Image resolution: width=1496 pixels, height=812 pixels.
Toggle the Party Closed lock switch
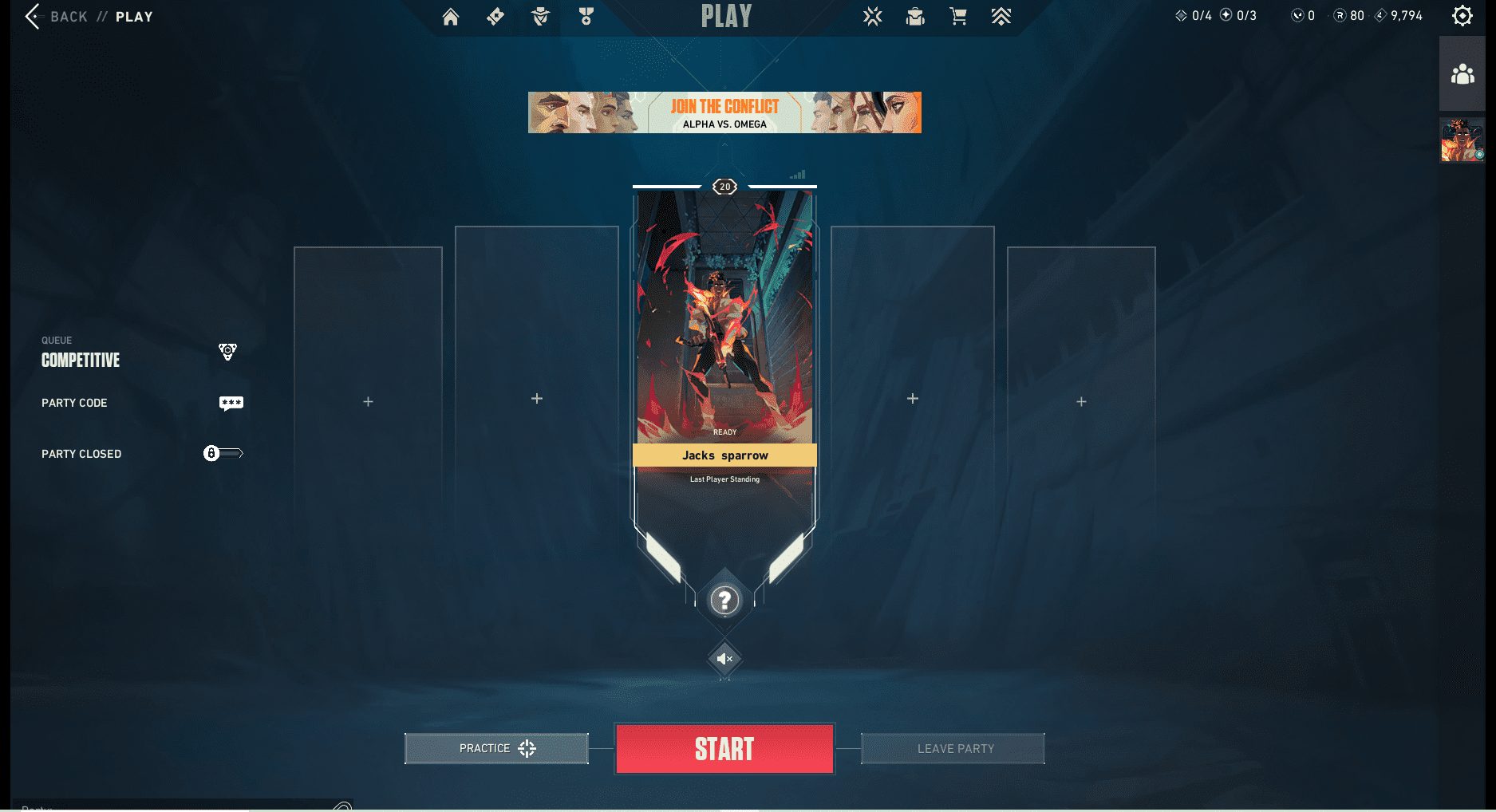click(224, 453)
